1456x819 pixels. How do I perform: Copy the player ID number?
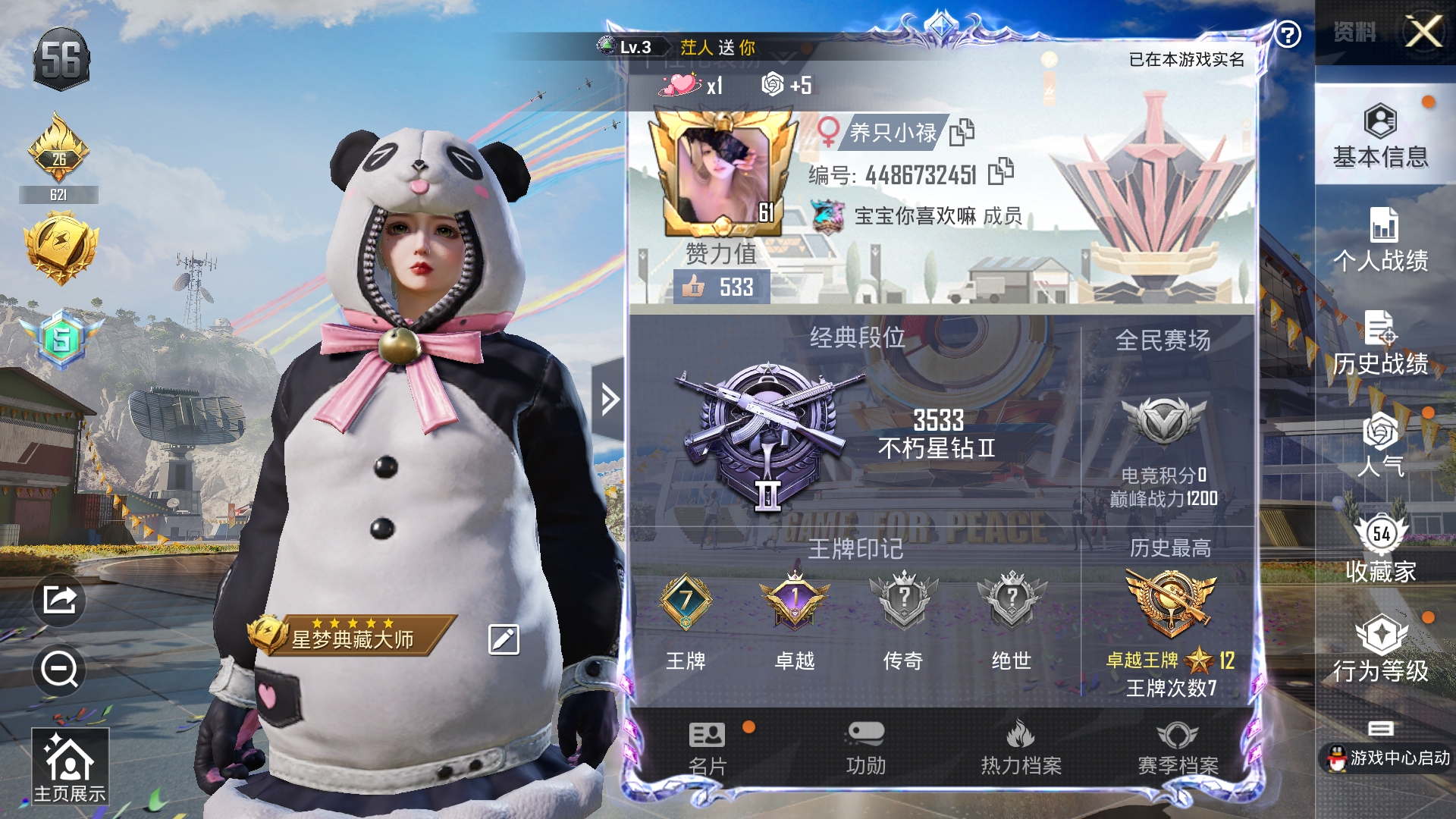point(1001,171)
